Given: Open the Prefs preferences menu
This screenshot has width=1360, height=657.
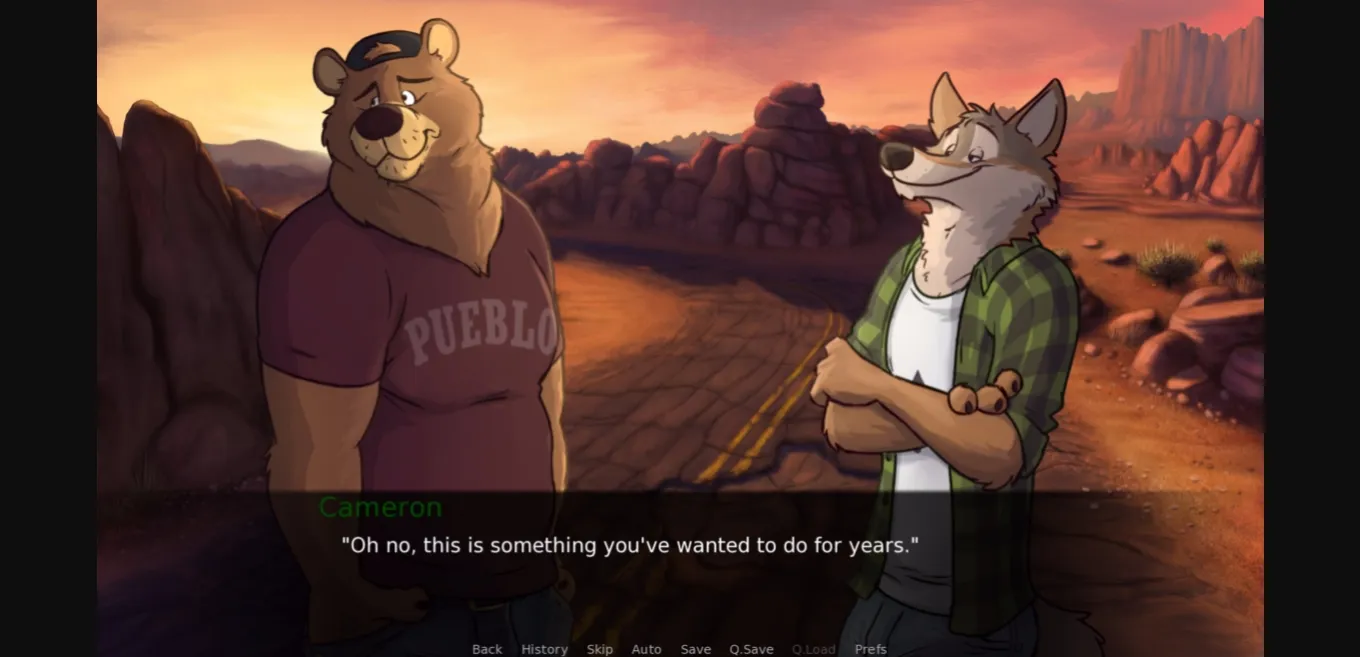Looking at the screenshot, I should coord(870,649).
